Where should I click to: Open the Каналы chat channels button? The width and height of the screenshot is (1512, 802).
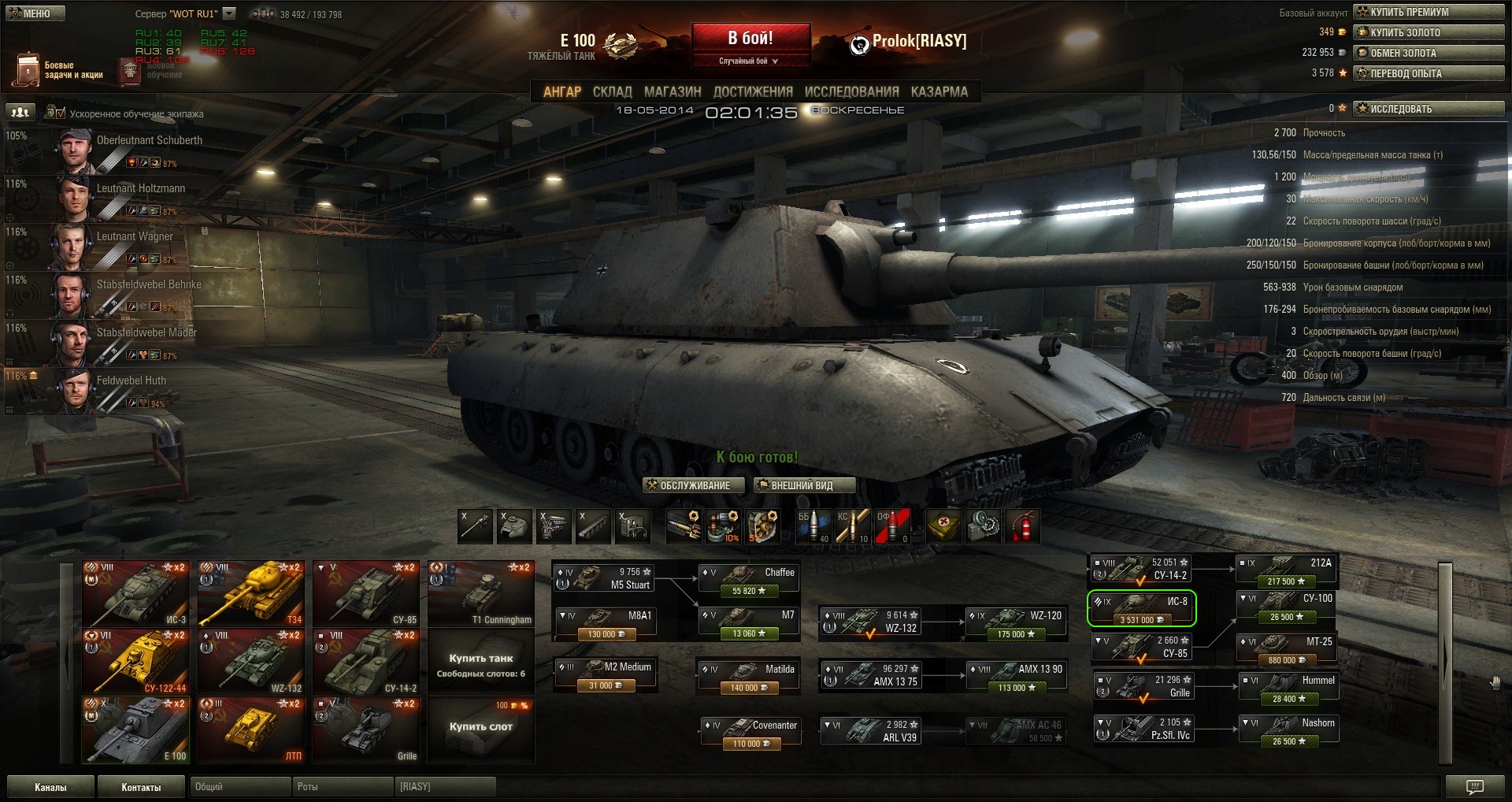tap(50, 787)
